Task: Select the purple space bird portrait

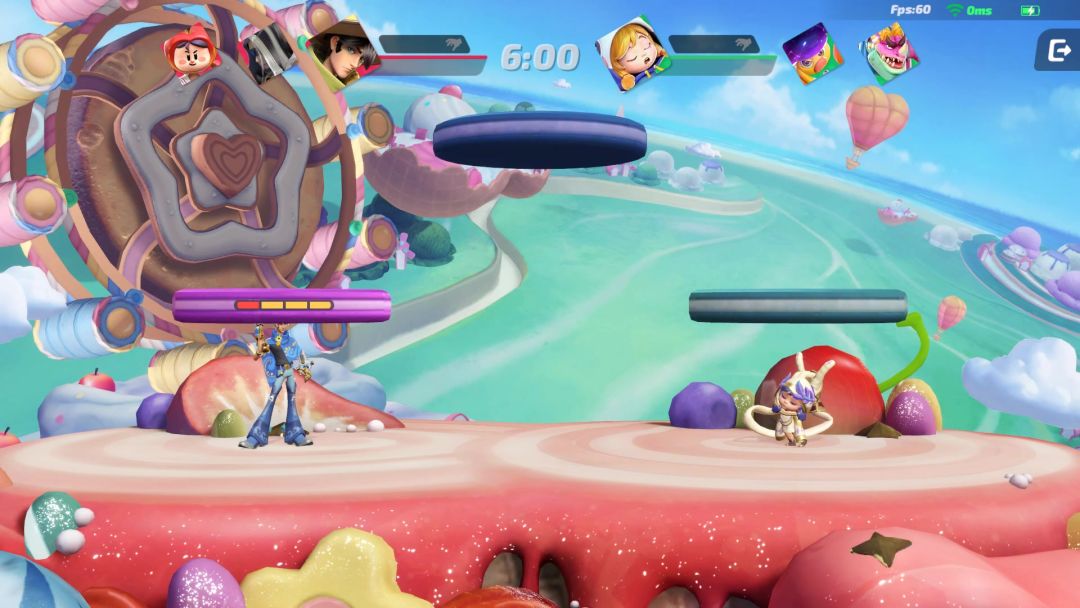Action: [812, 52]
